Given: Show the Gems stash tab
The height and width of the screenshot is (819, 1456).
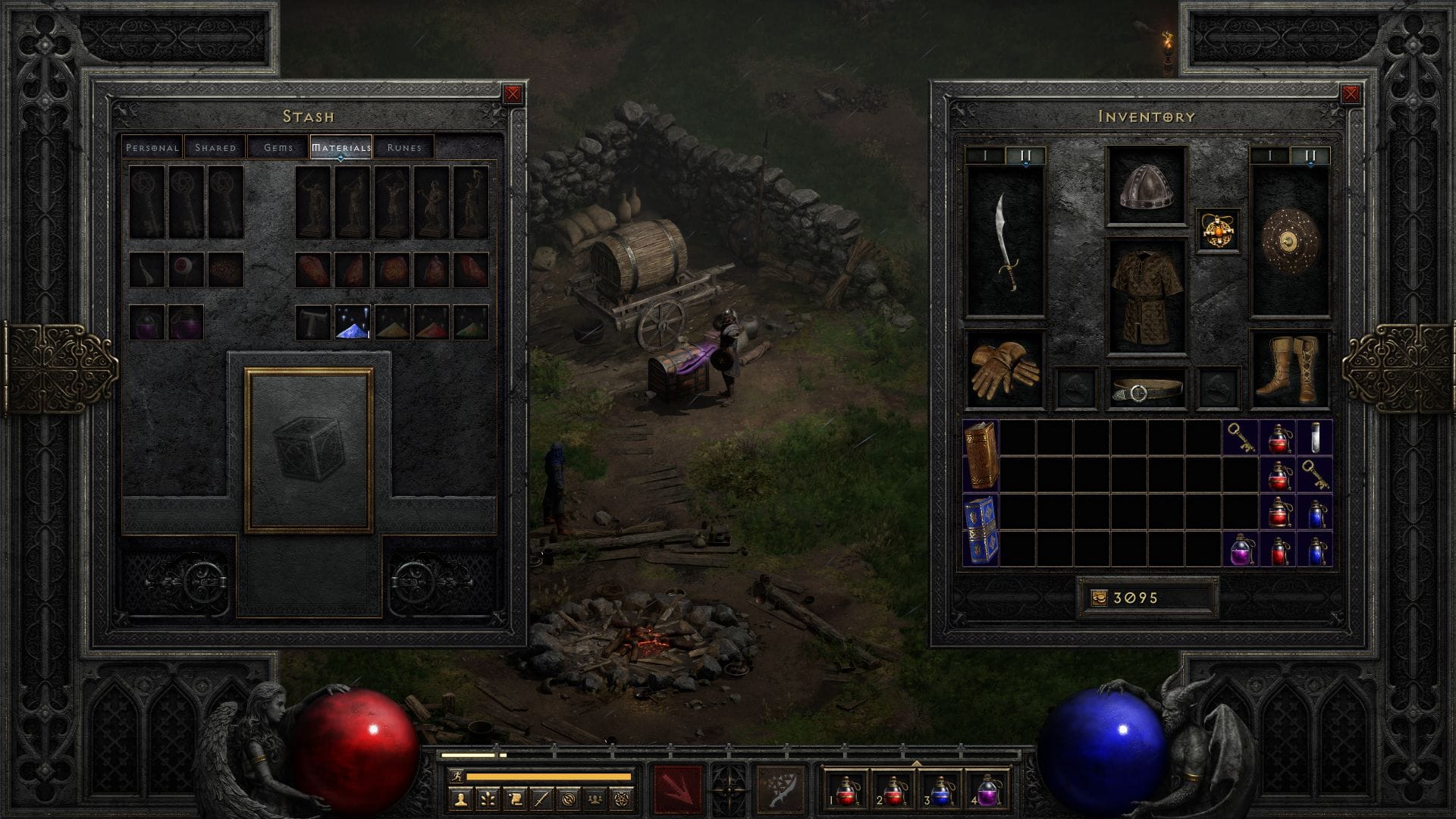Looking at the screenshot, I should tap(278, 147).
